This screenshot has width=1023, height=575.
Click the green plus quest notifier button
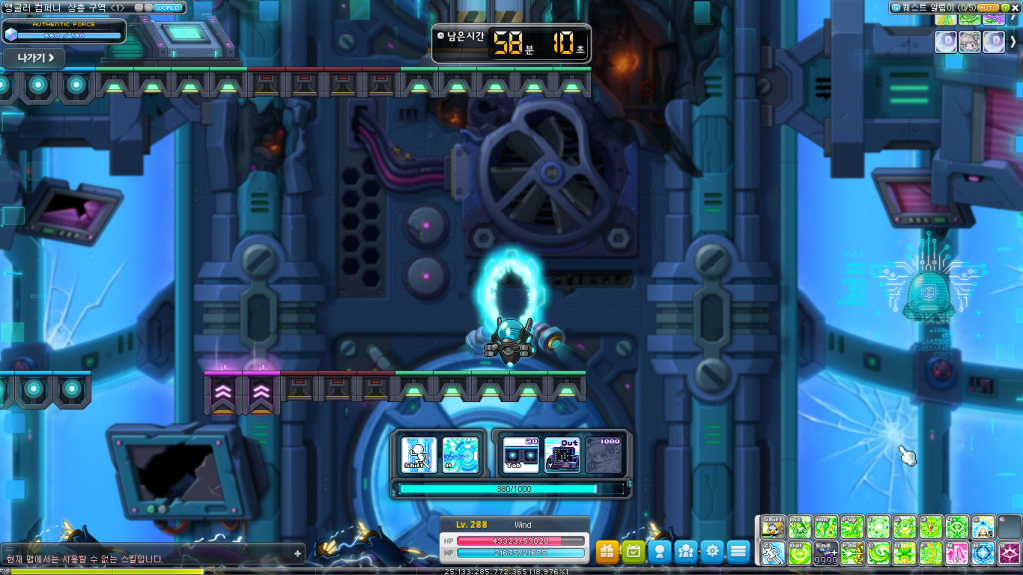coord(1003,7)
